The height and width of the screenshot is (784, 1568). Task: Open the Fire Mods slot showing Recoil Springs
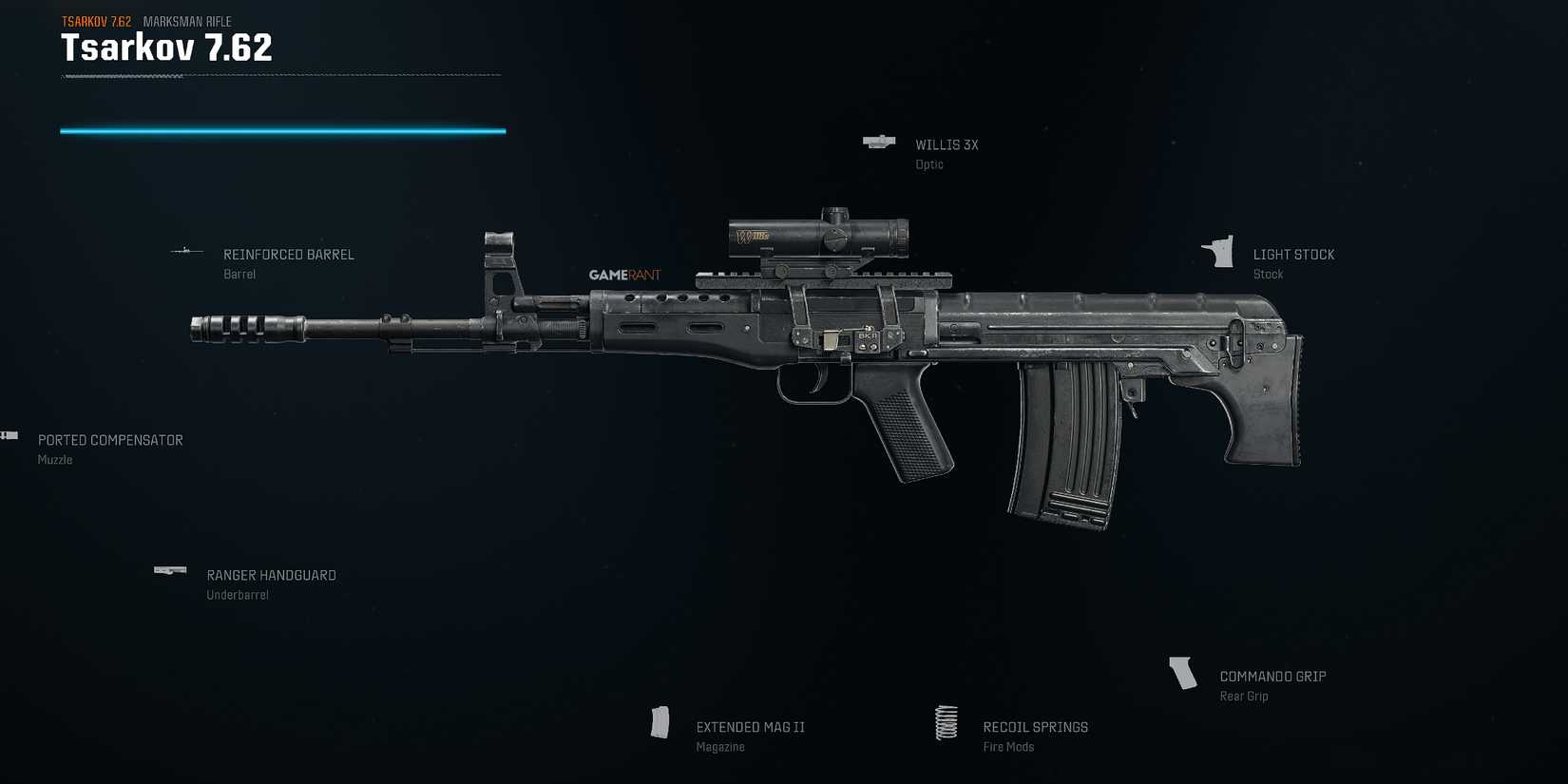point(1035,727)
